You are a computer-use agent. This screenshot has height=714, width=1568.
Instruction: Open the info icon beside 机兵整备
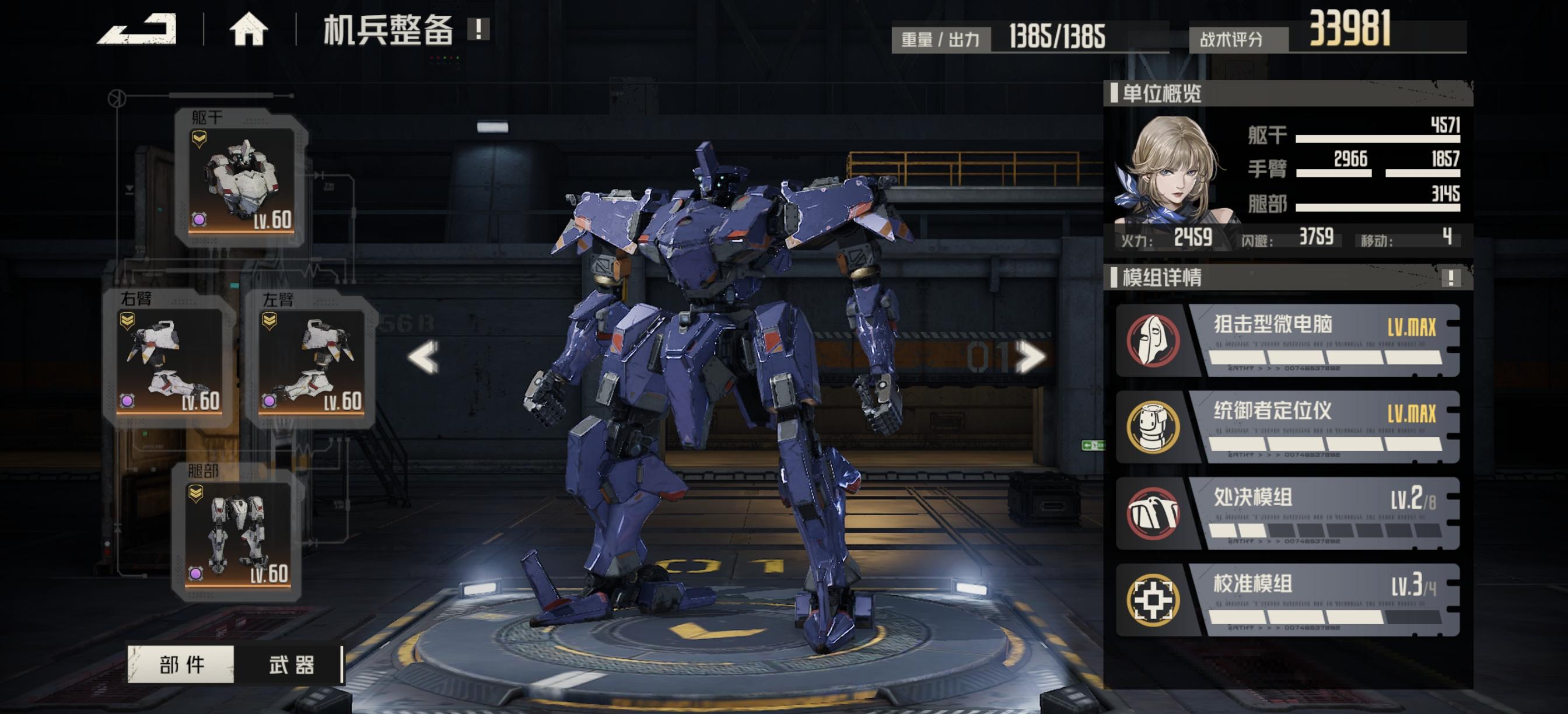pyautogui.click(x=478, y=29)
